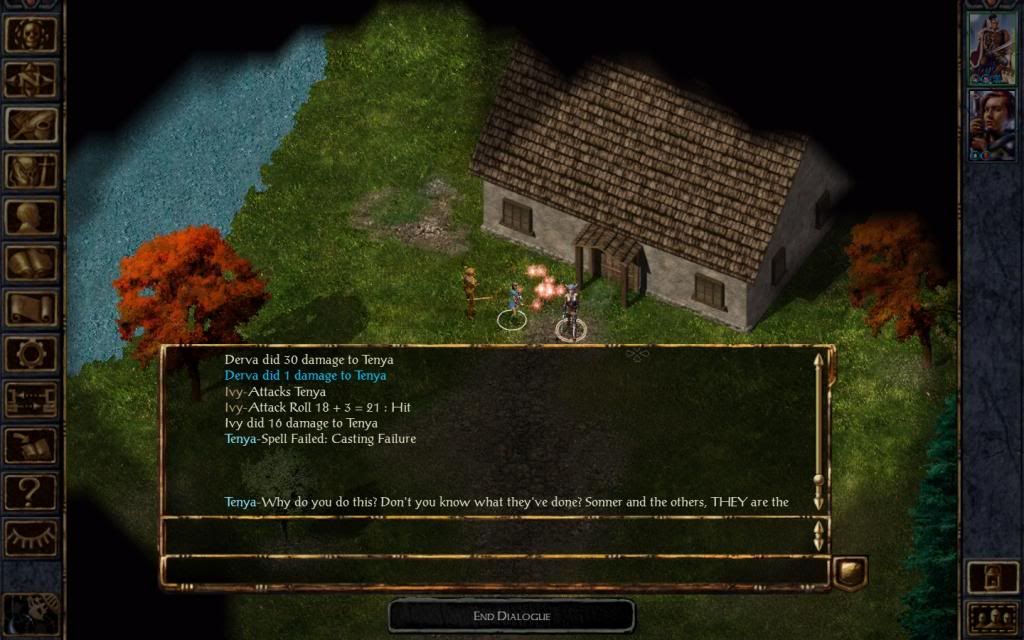This screenshot has width=1024, height=640.
Task: Click the double-arrows icon in the left sidebar
Action: coord(31,400)
